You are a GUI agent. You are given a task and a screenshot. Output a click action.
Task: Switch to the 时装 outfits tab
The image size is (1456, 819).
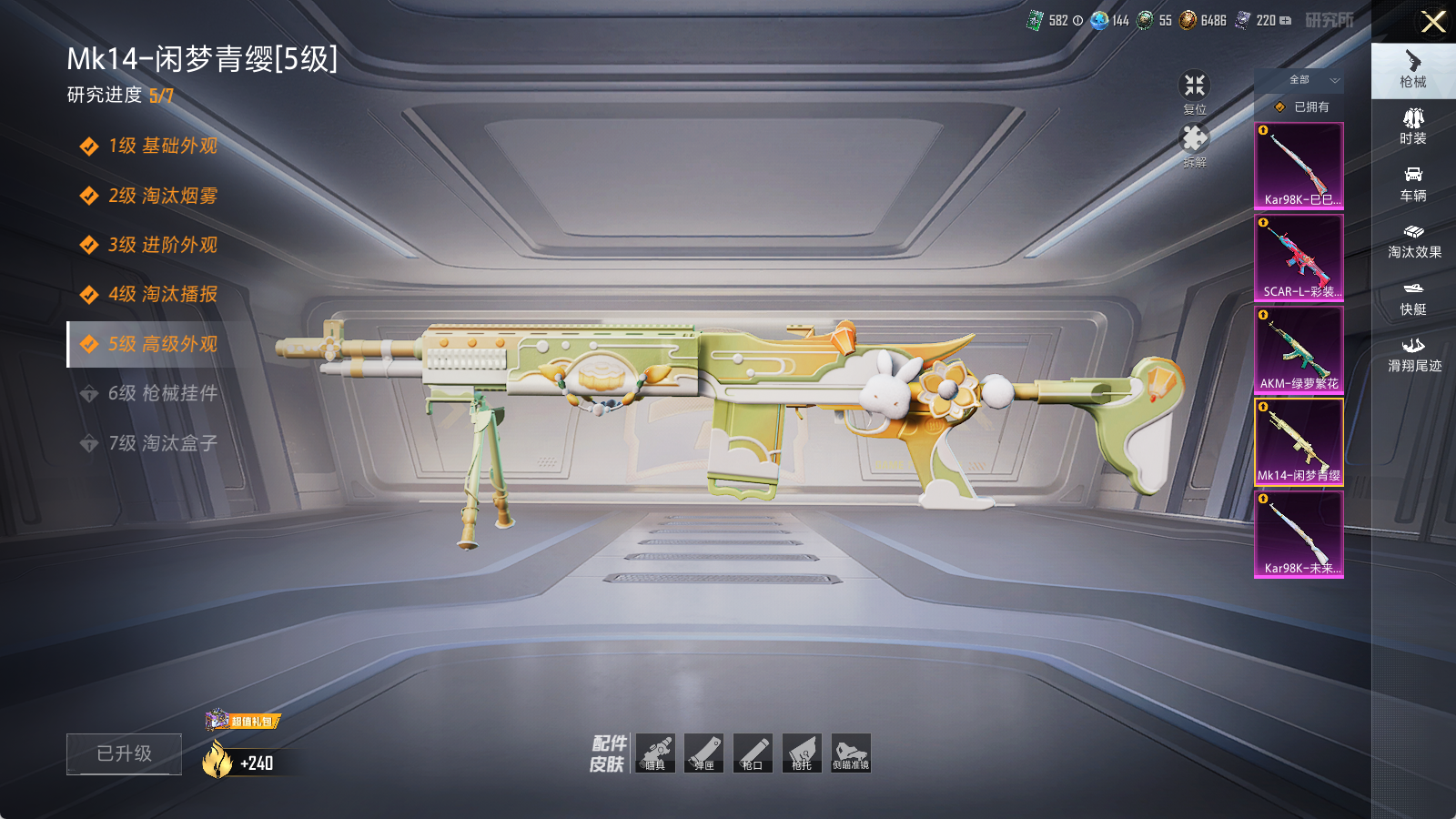pos(1413,126)
